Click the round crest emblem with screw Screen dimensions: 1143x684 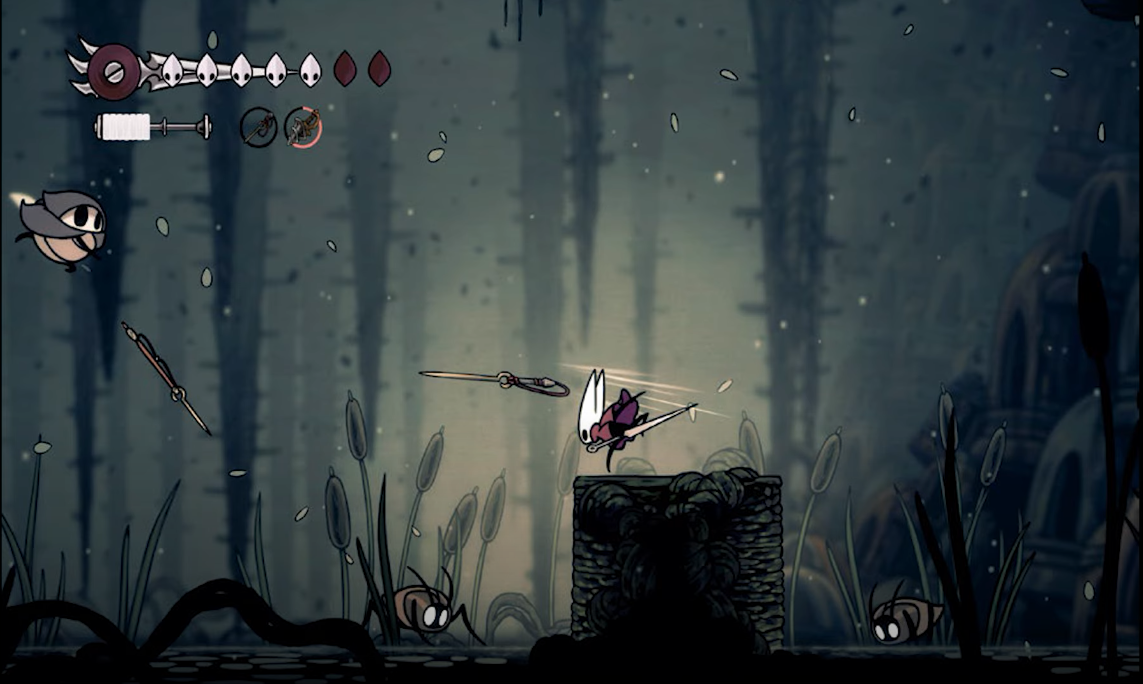114,71
